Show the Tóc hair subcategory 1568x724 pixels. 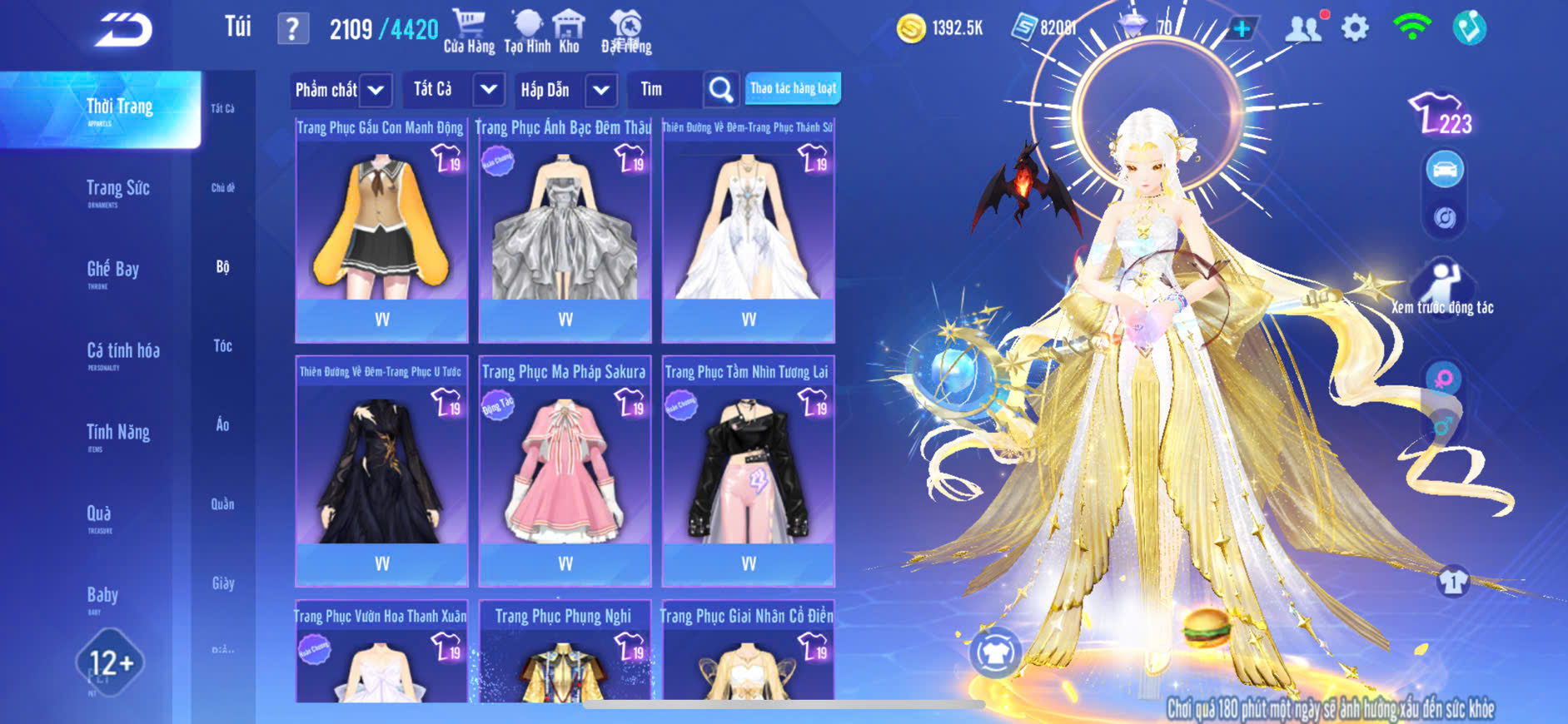(x=222, y=346)
